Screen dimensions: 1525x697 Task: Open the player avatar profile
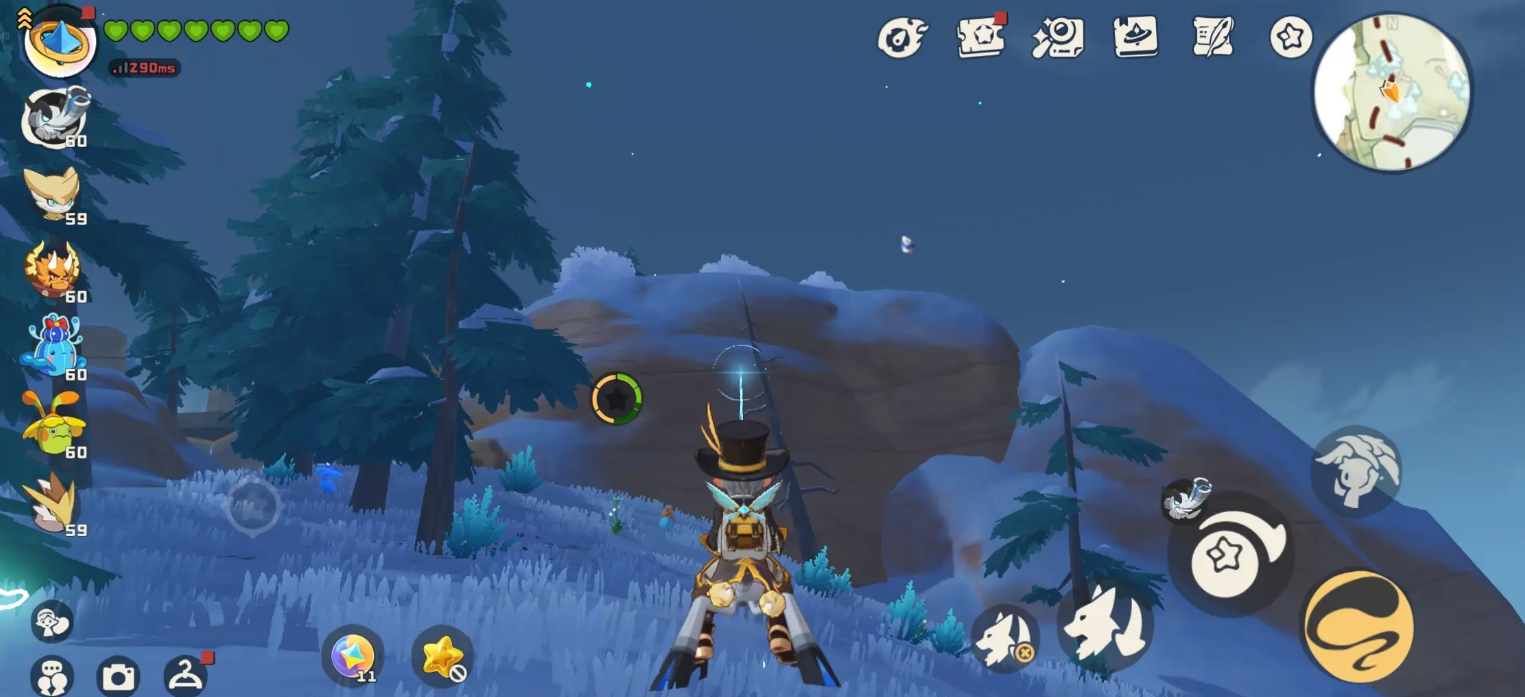click(59, 42)
